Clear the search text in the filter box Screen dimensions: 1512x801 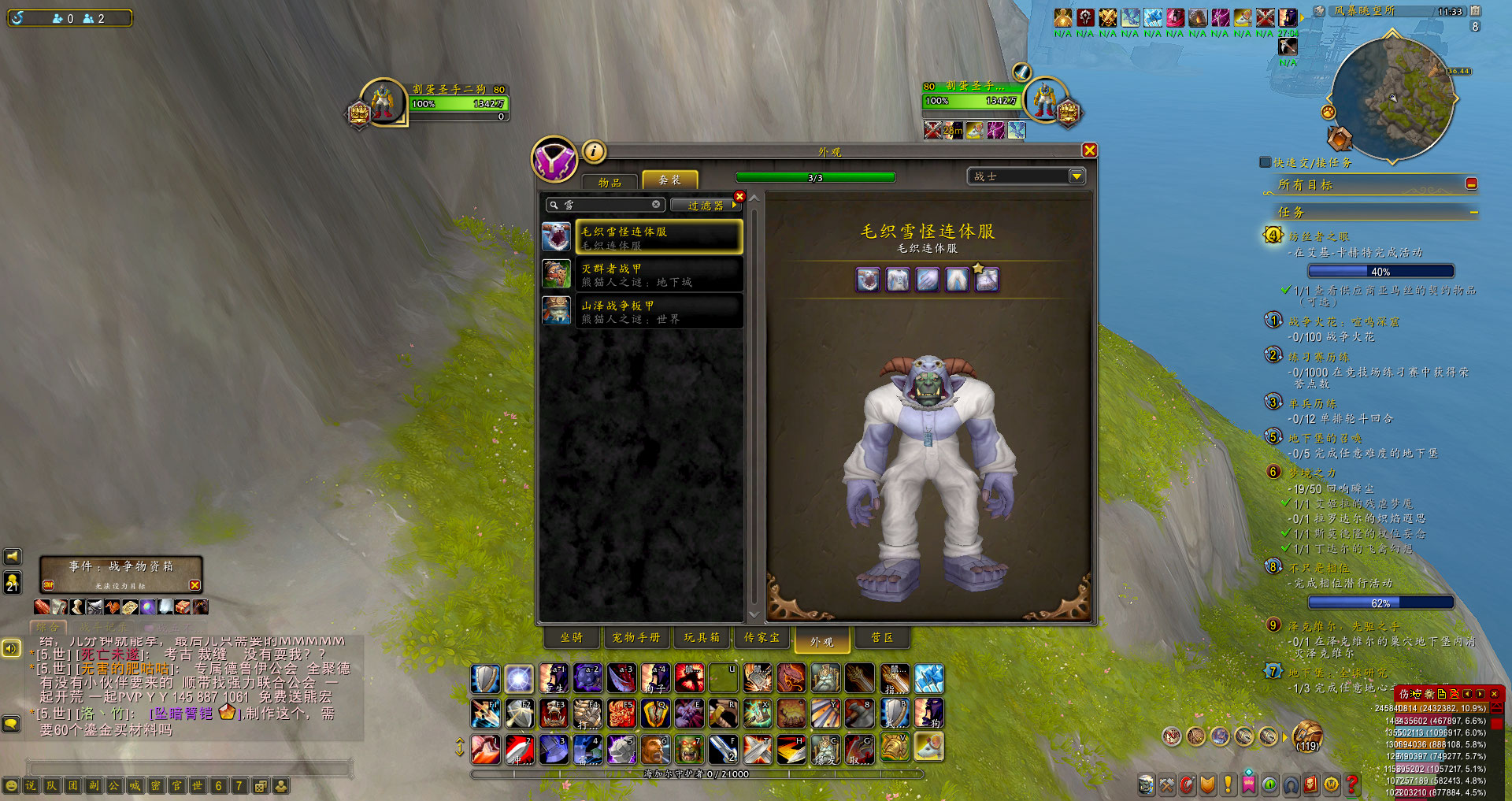coord(656,204)
